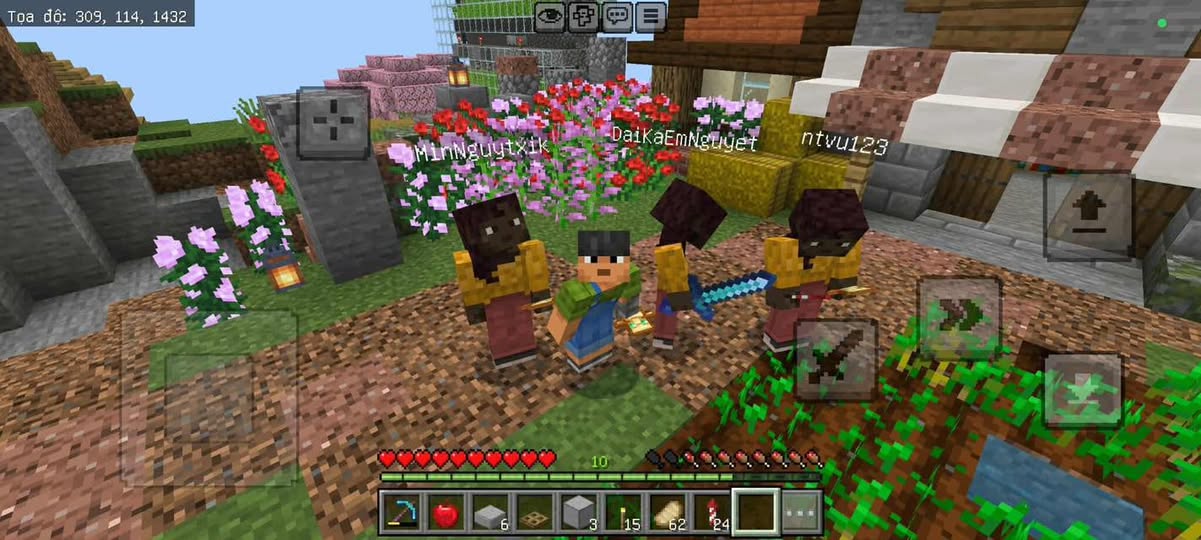The height and width of the screenshot is (540, 1201).
Task: Tap the jump up-arrow button
Action: point(1087,216)
